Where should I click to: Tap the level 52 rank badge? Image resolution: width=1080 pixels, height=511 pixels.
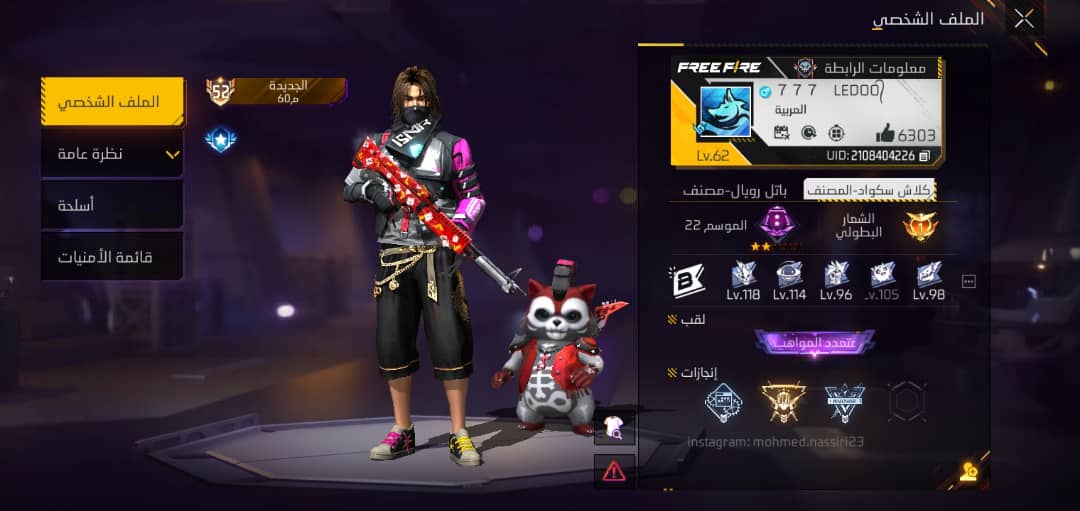coord(220,92)
